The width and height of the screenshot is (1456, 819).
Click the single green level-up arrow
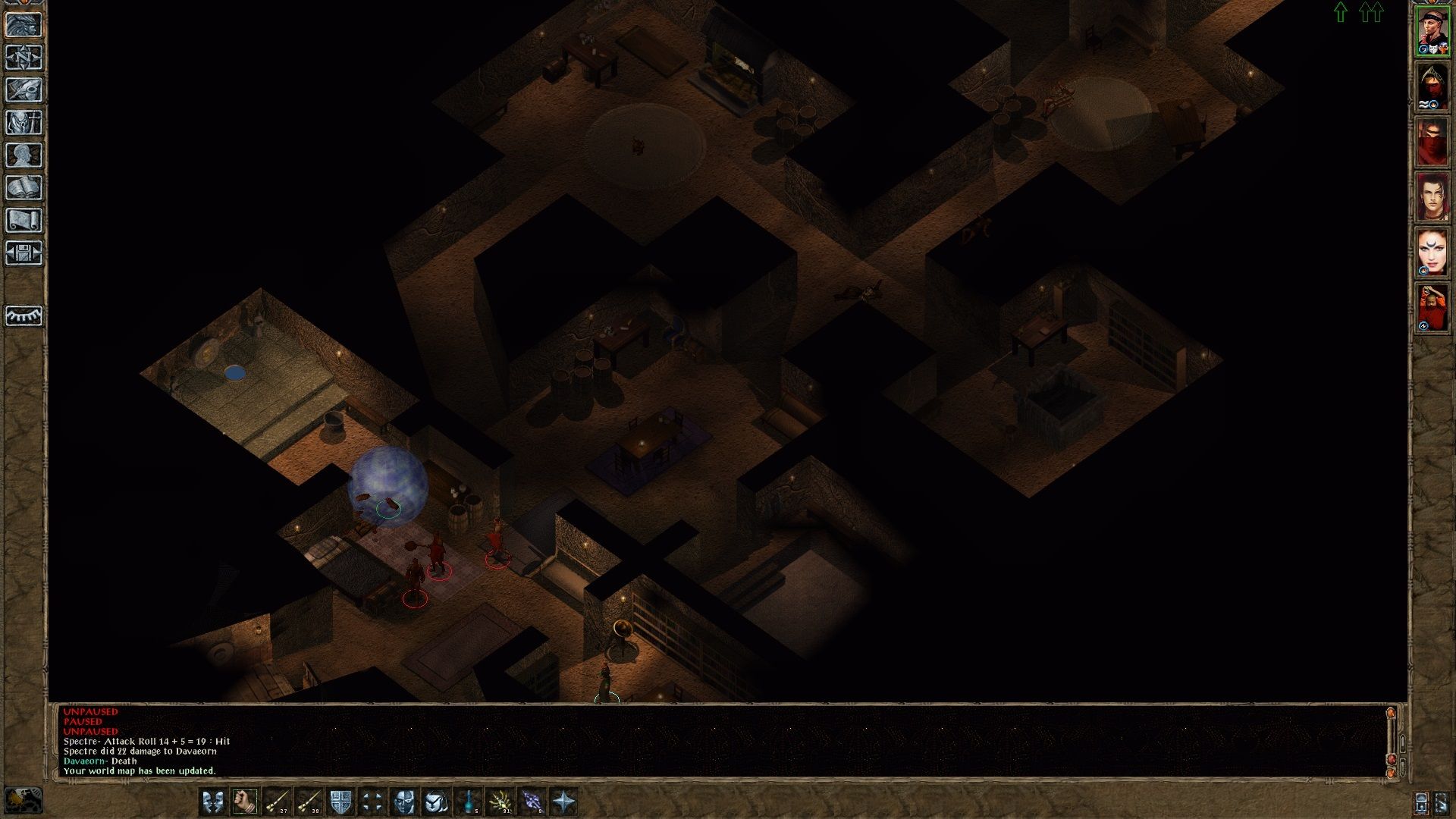point(1341,12)
